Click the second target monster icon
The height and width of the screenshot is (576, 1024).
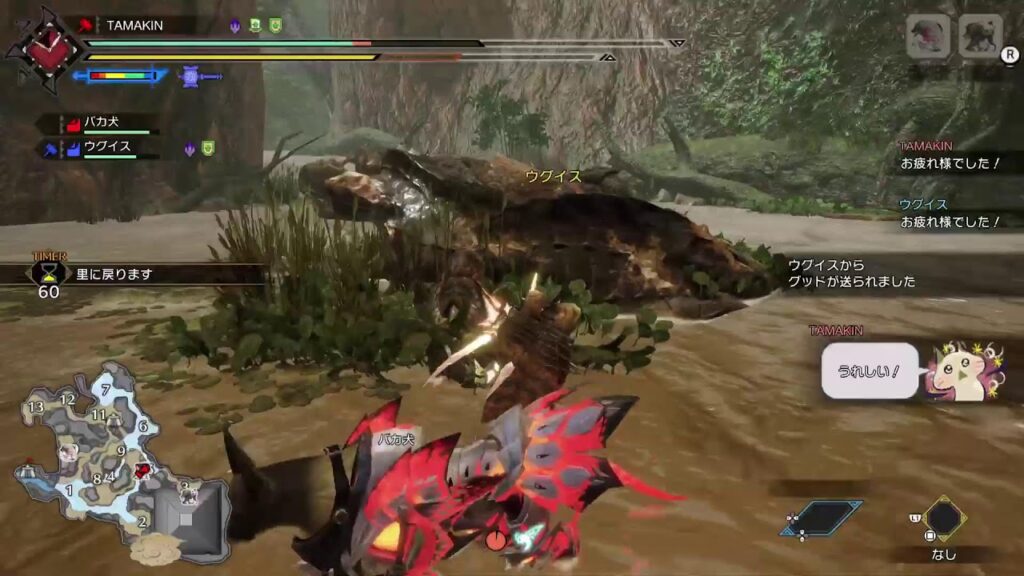pos(979,37)
